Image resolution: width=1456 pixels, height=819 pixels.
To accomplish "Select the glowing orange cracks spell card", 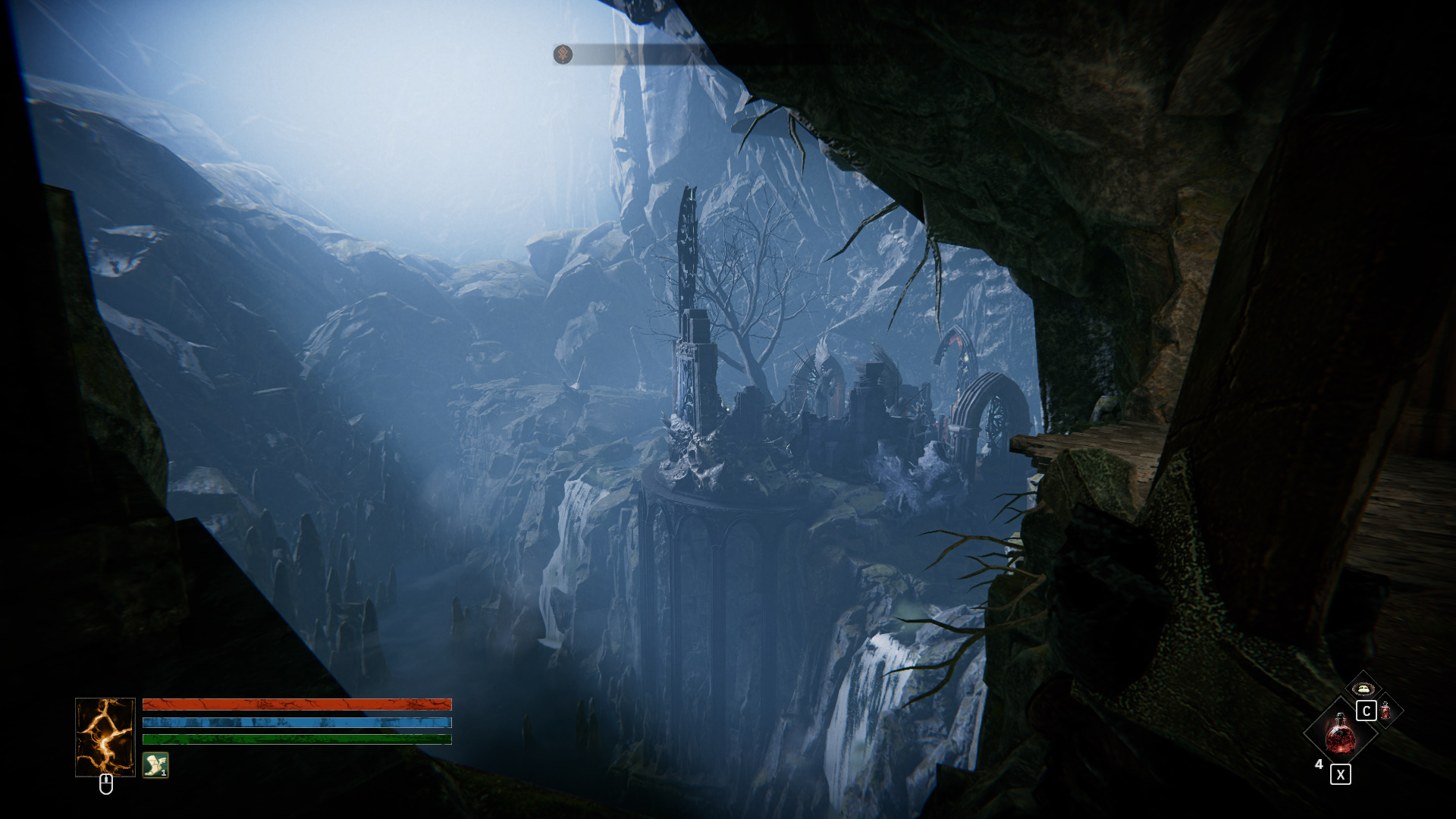I will (x=105, y=737).
